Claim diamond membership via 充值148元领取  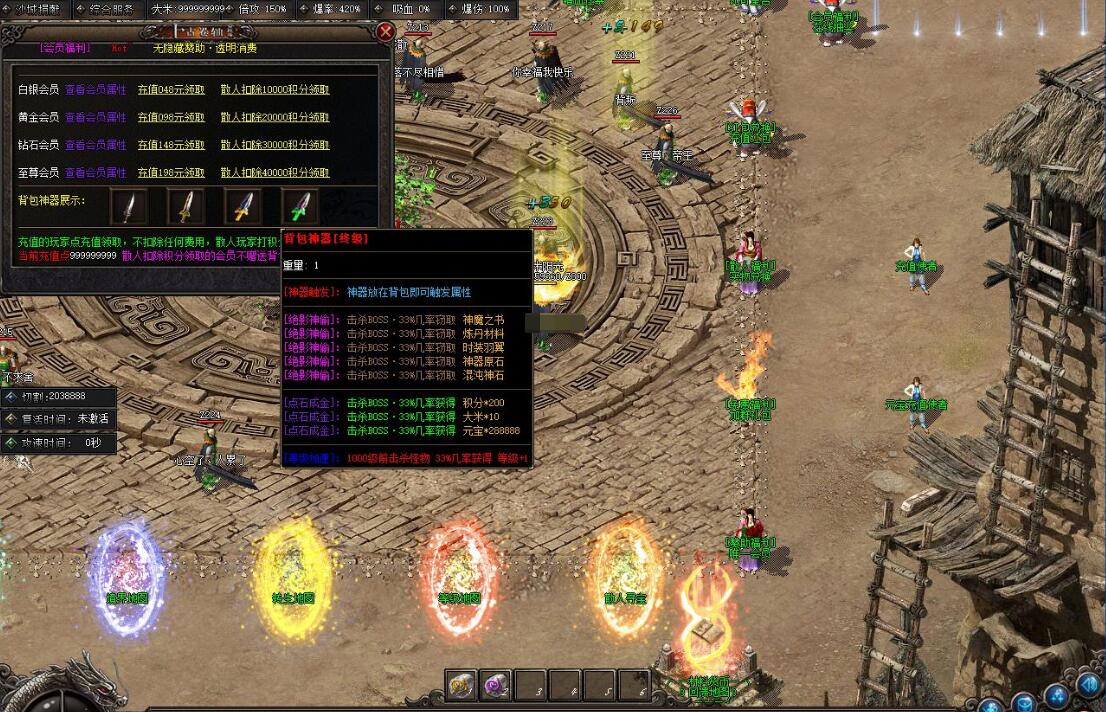[171, 145]
